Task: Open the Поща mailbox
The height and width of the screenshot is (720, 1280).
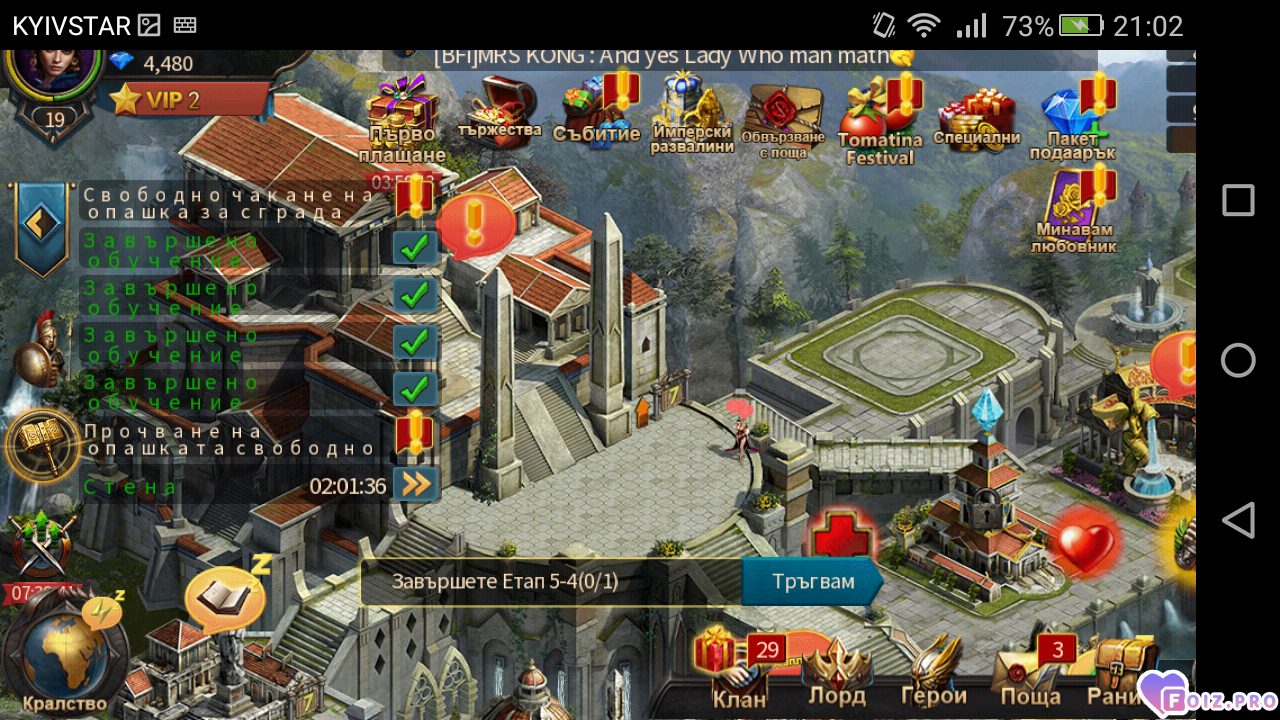Action: point(1030,670)
